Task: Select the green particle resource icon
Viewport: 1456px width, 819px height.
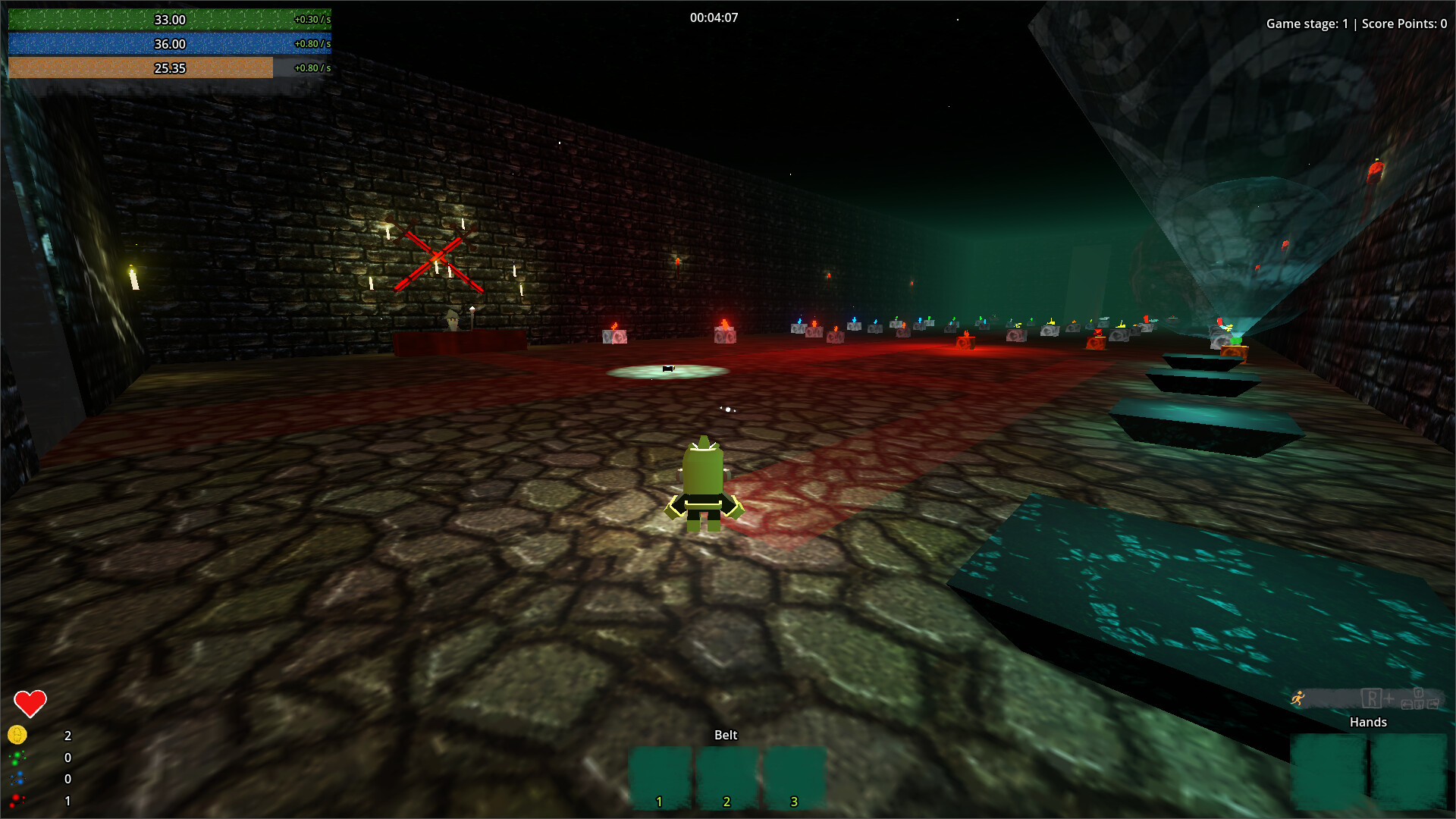Action: click(17, 758)
